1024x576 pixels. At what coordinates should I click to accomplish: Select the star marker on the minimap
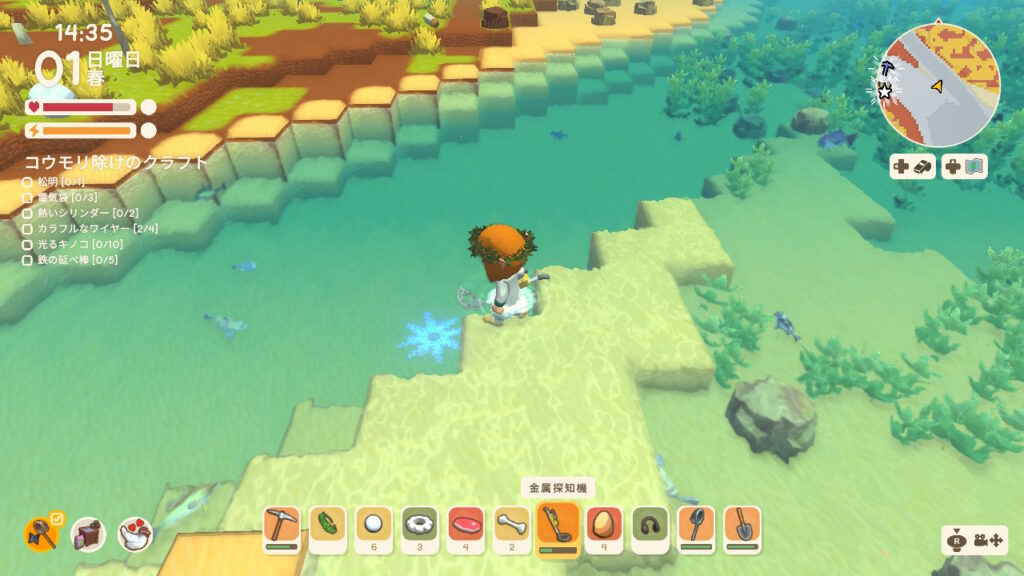coord(885,92)
